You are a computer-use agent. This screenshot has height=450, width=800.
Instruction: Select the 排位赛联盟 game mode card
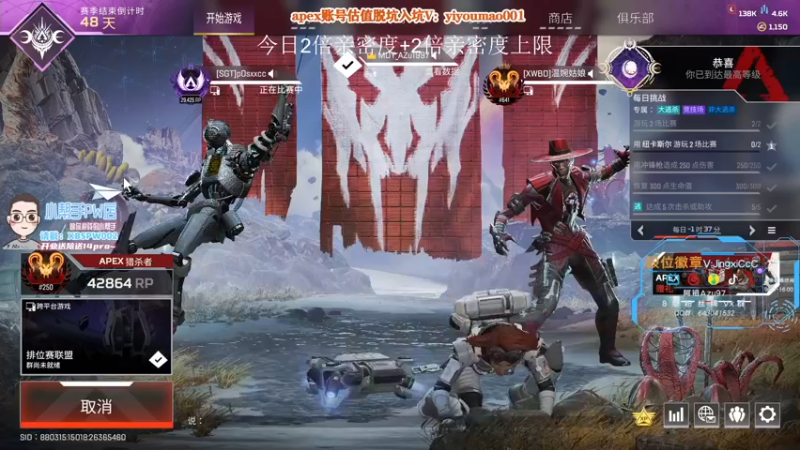pos(96,337)
